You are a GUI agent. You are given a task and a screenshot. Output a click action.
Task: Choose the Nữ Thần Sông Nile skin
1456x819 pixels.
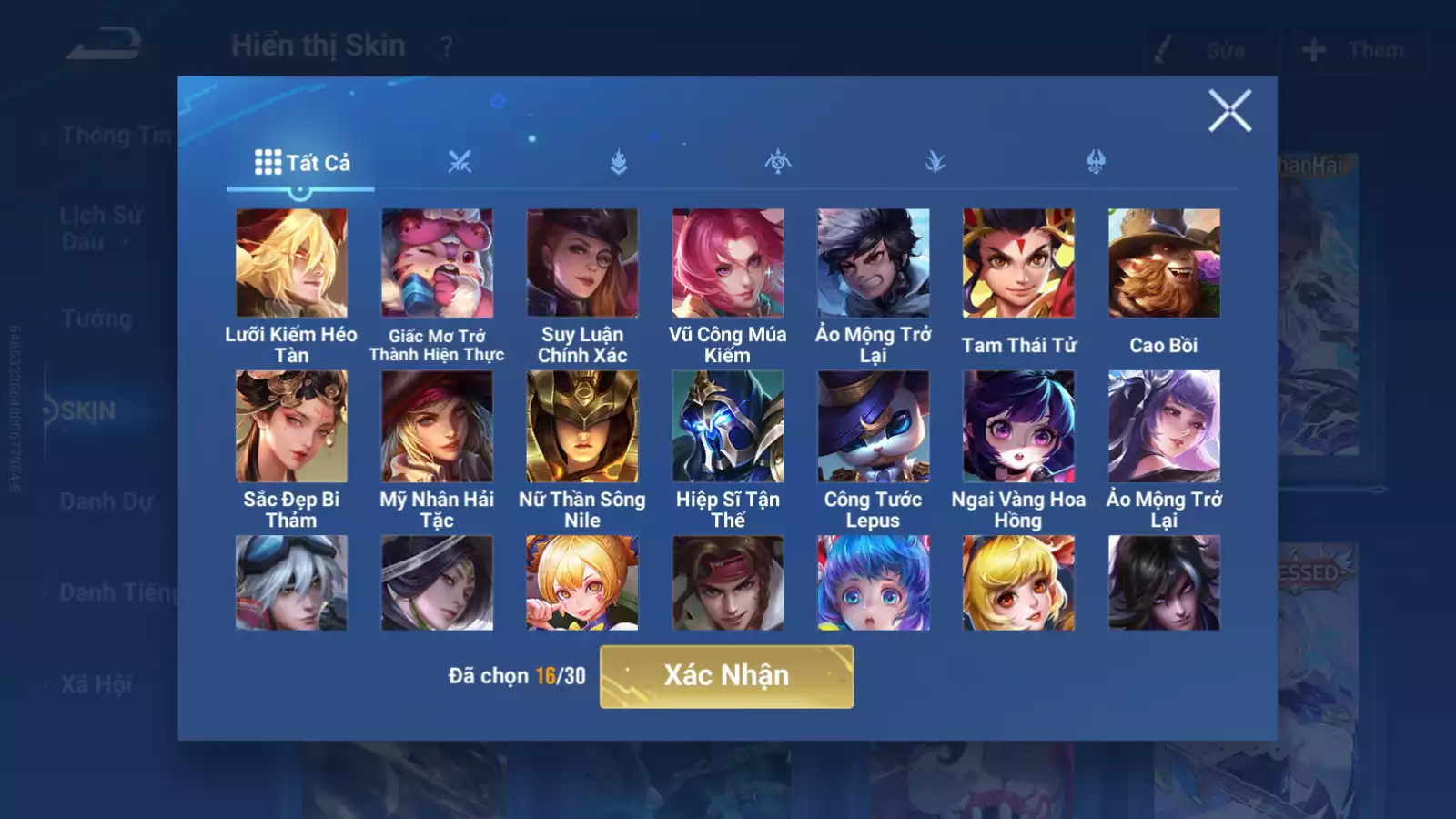(582, 426)
